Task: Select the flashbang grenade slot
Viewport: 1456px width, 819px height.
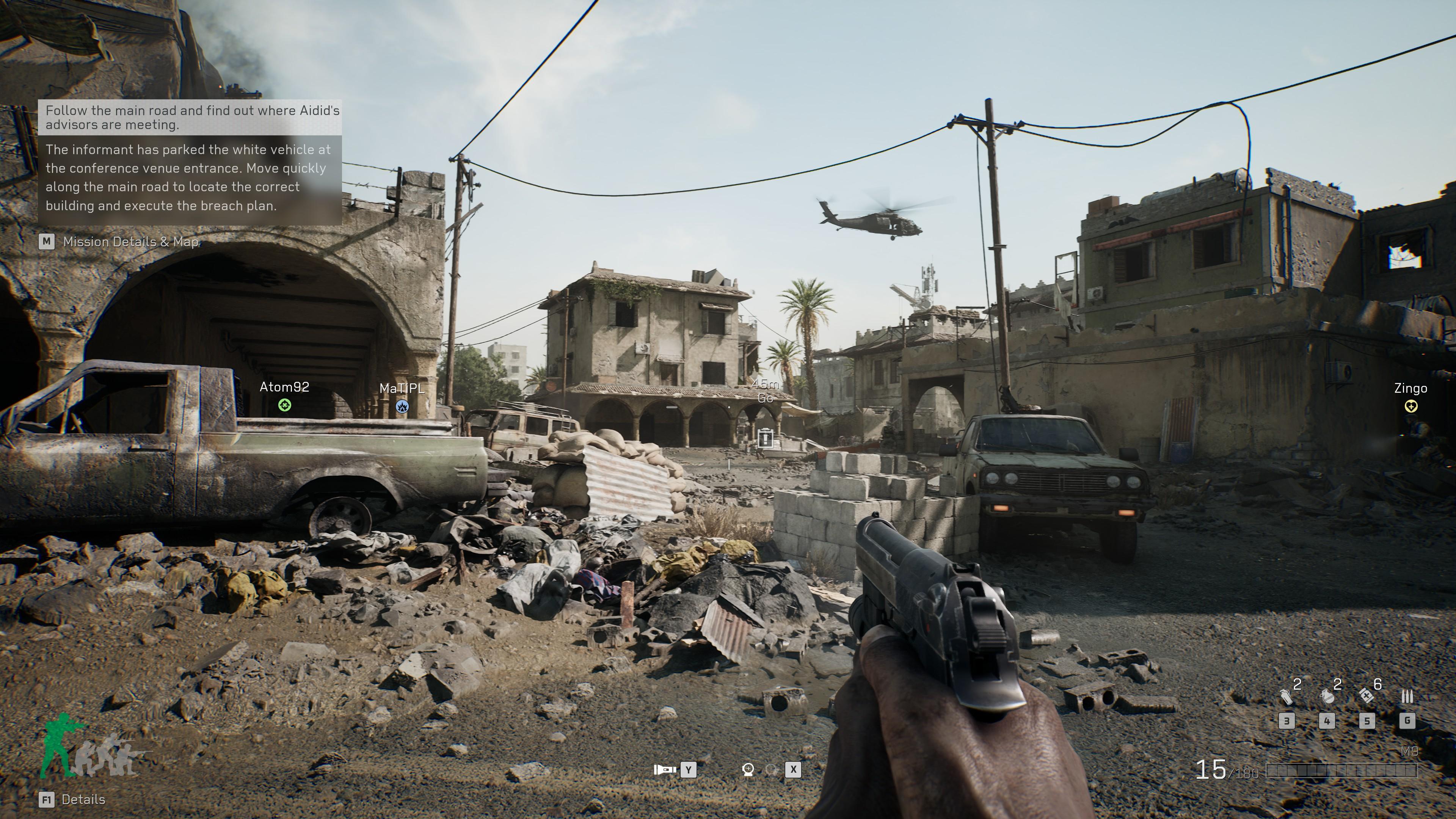Action: point(1287,697)
